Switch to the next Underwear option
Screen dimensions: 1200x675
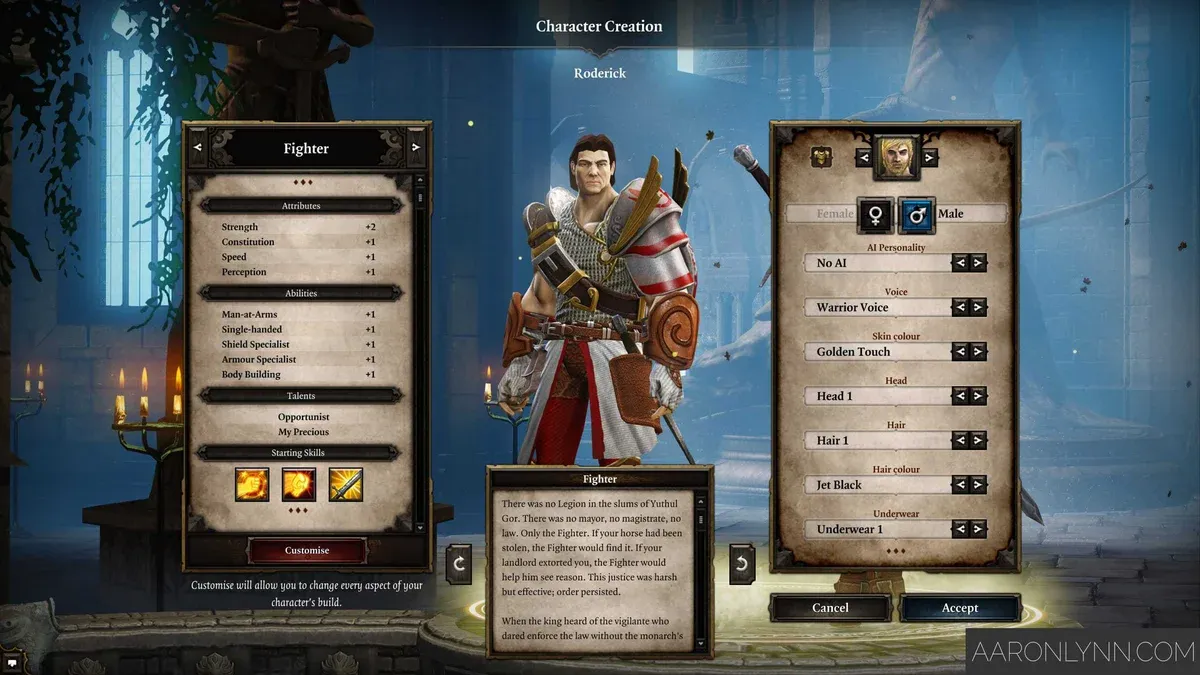click(978, 529)
